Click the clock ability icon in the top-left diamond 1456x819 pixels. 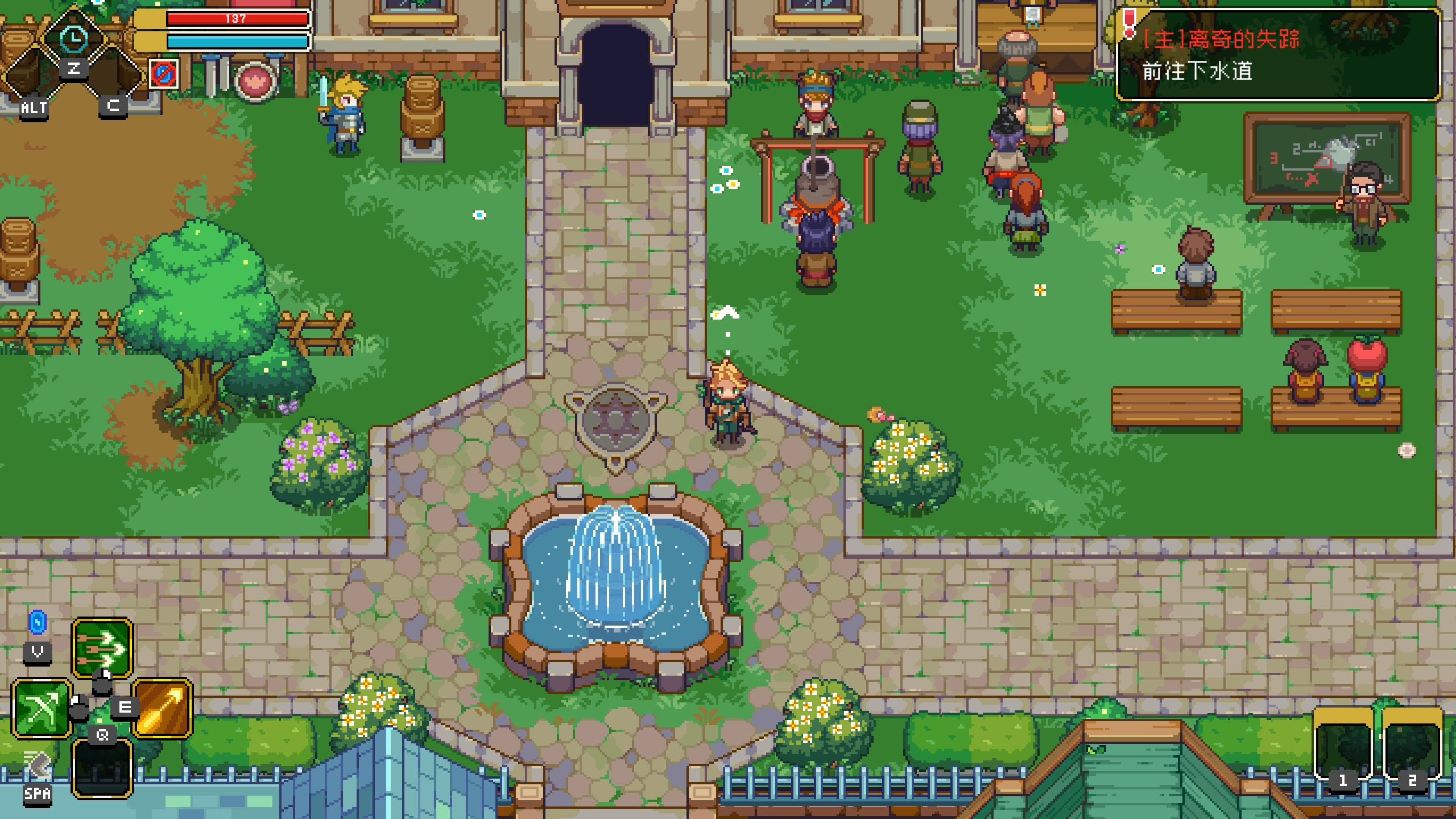[x=72, y=40]
